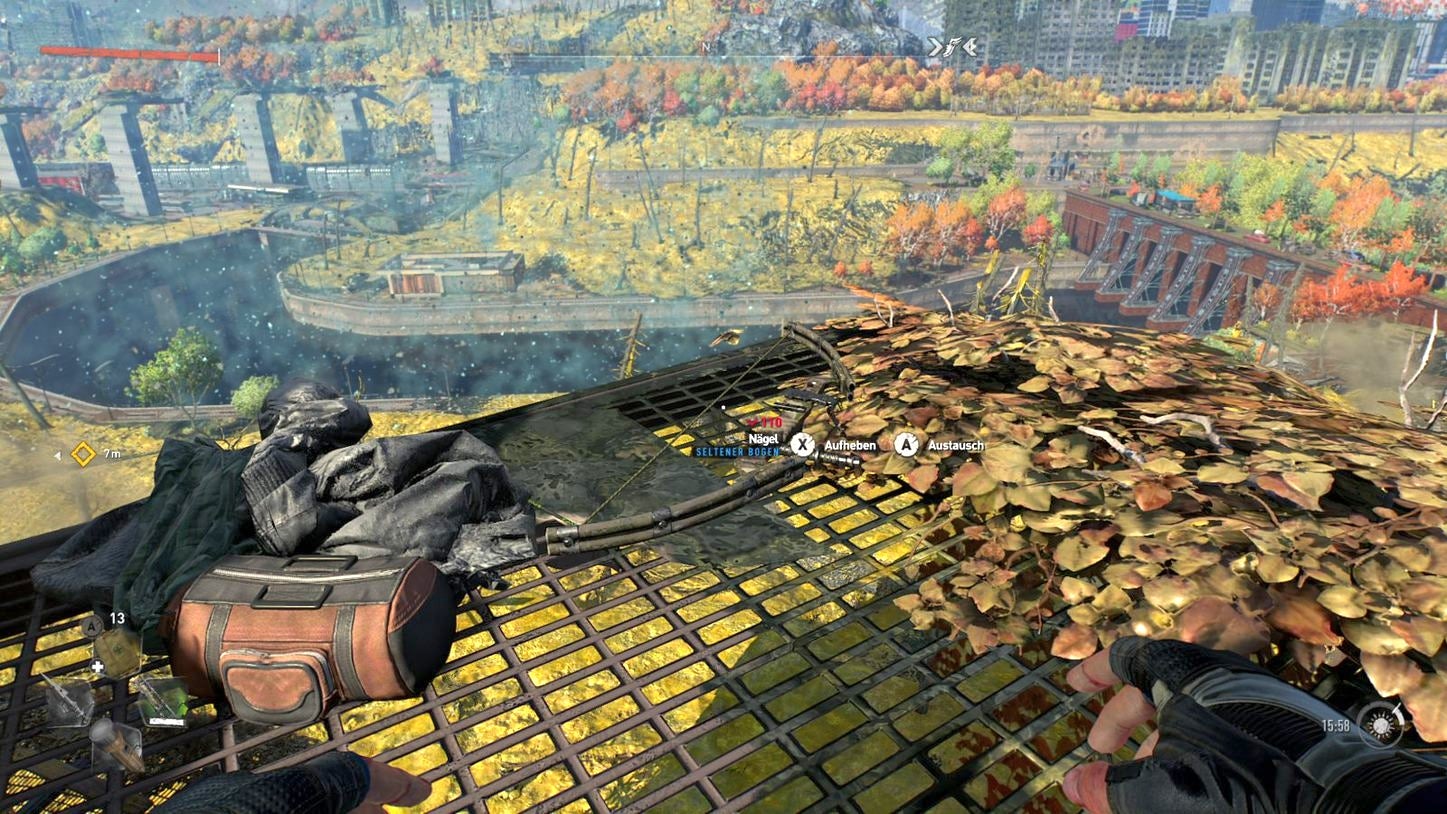Click the right chevron beside the sprint icon

968,47
